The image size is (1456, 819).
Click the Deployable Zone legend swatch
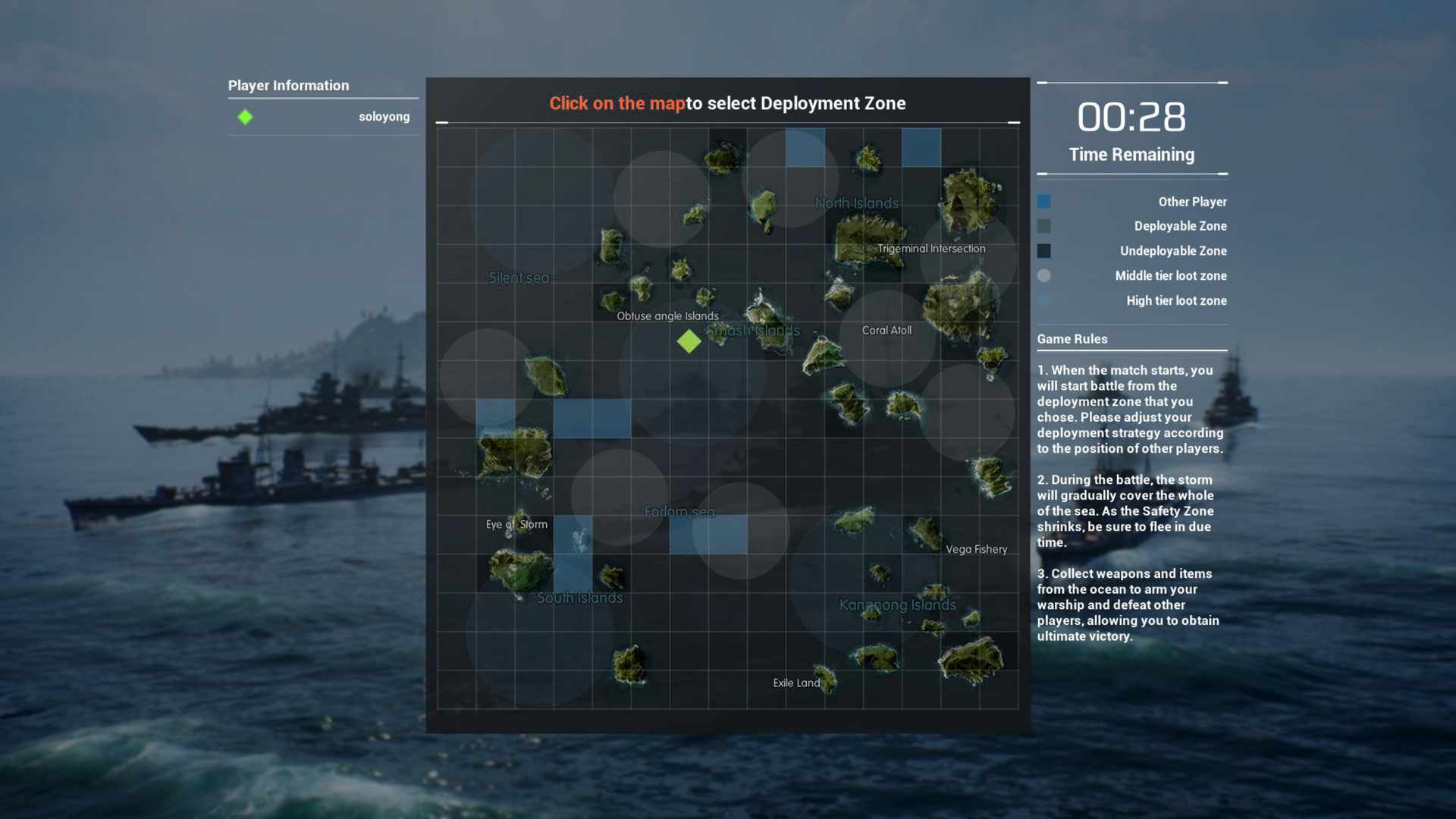point(1044,226)
